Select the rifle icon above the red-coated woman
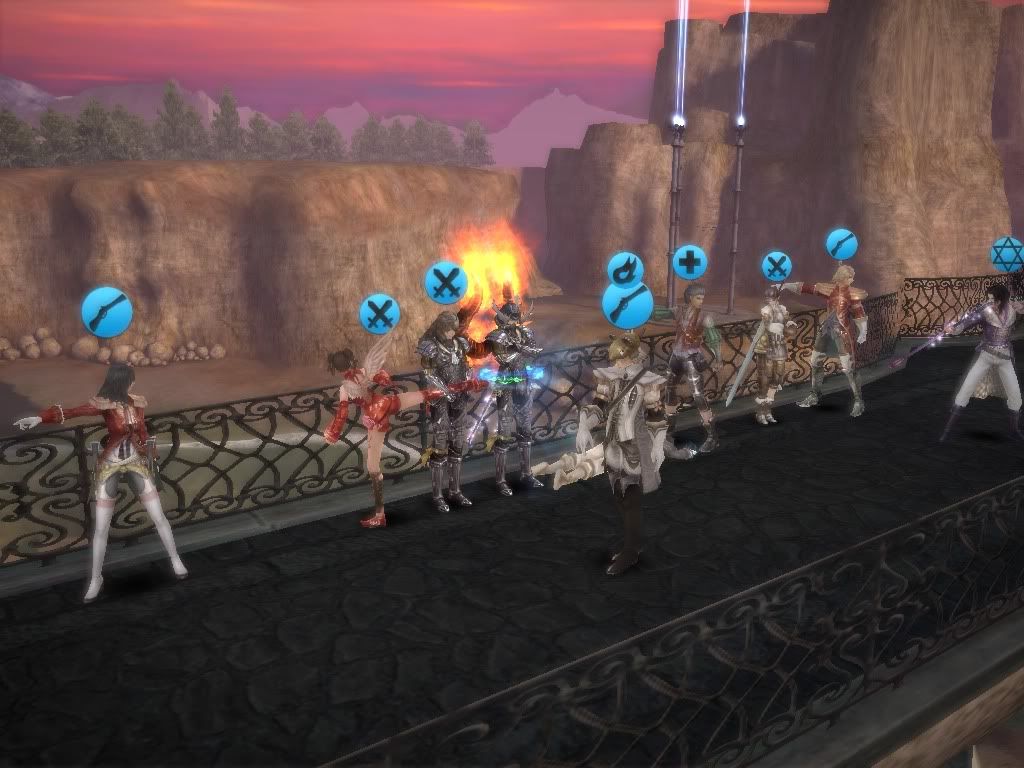This screenshot has height=768, width=1024. coord(107,311)
